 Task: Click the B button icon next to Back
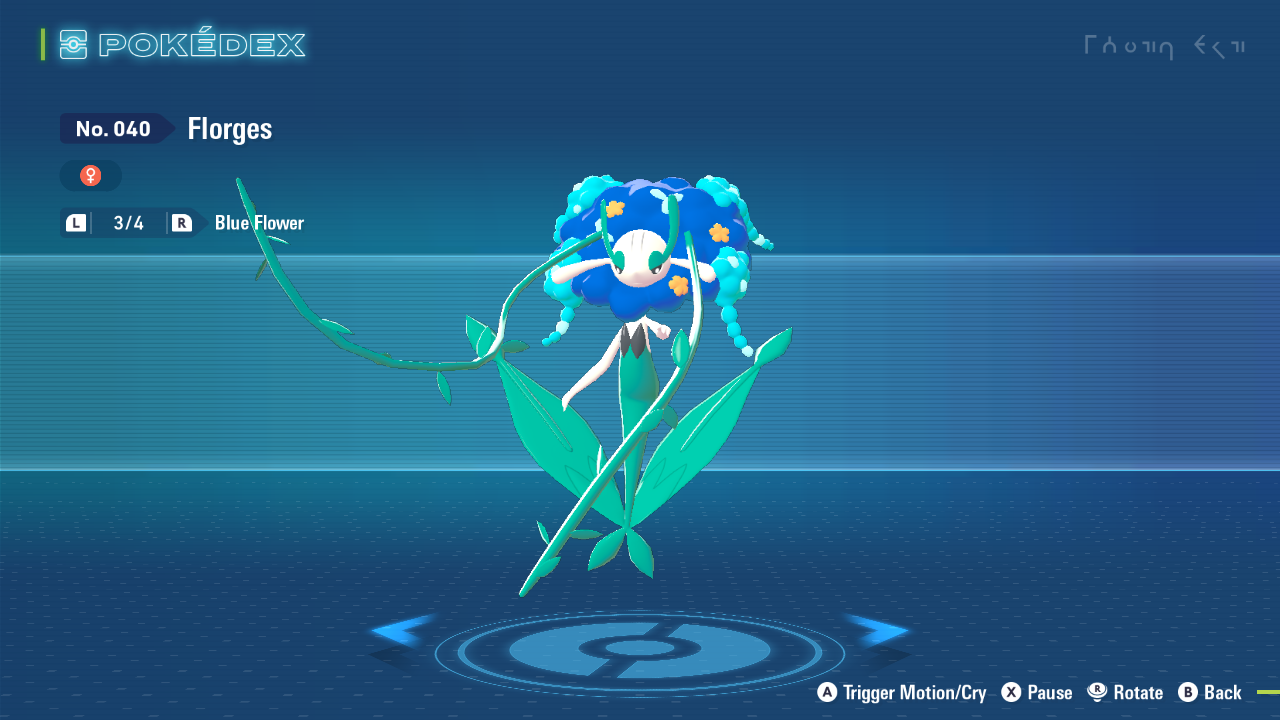(1186, 692)
